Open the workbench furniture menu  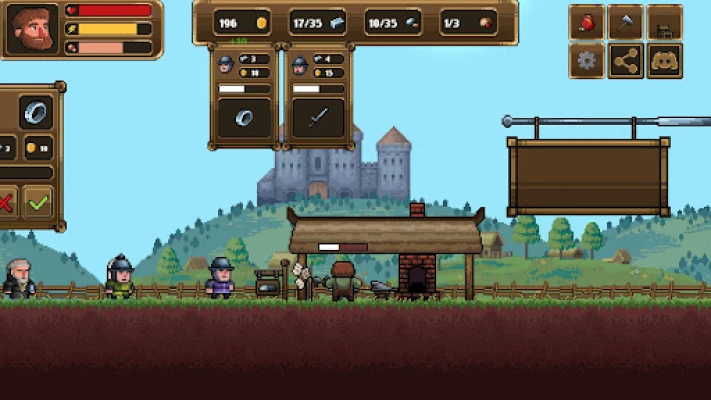coord(665,23)
